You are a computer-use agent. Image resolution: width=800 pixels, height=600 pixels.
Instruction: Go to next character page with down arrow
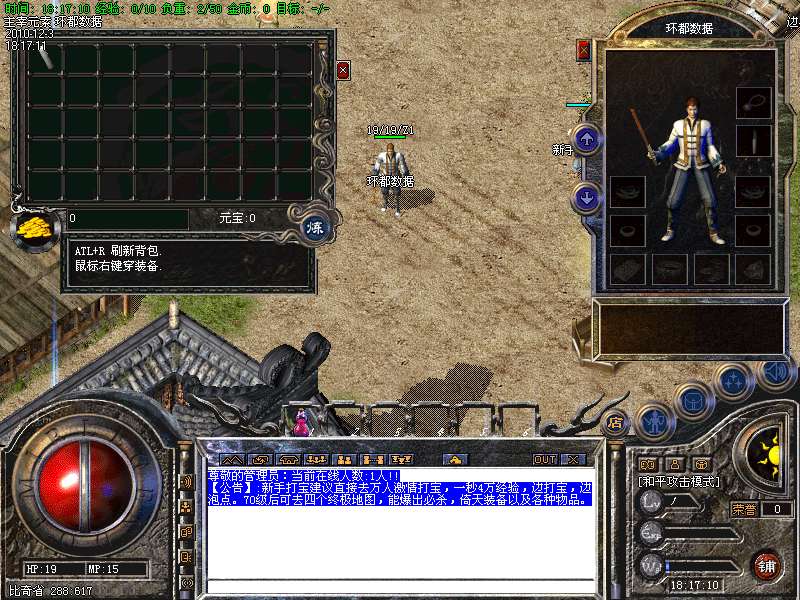tap(587, 197)
